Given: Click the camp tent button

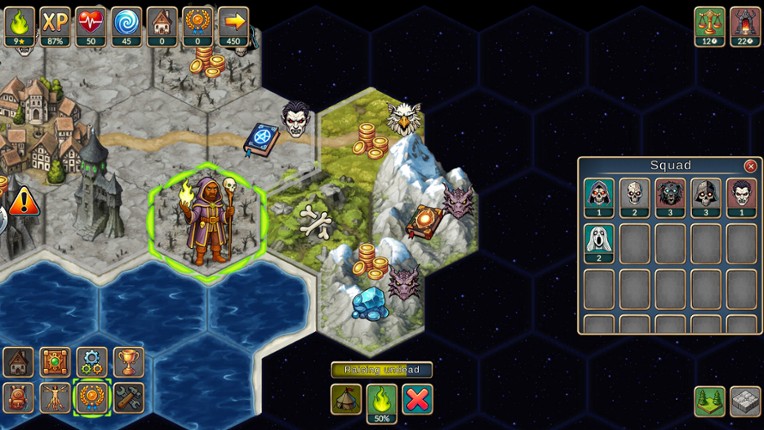Looking at the screenshot, I should [346, 399].
